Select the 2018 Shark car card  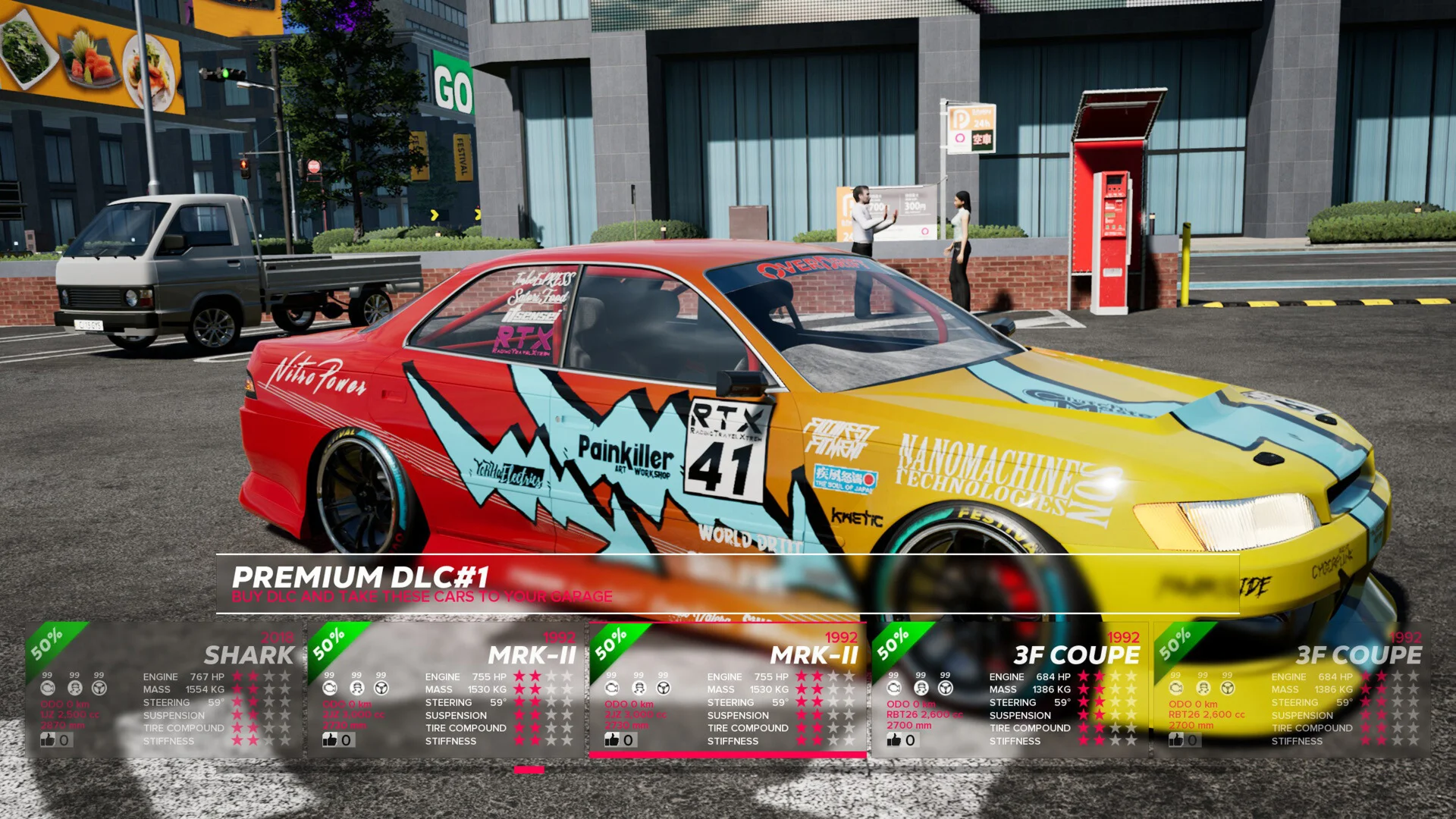coord(163,690)
